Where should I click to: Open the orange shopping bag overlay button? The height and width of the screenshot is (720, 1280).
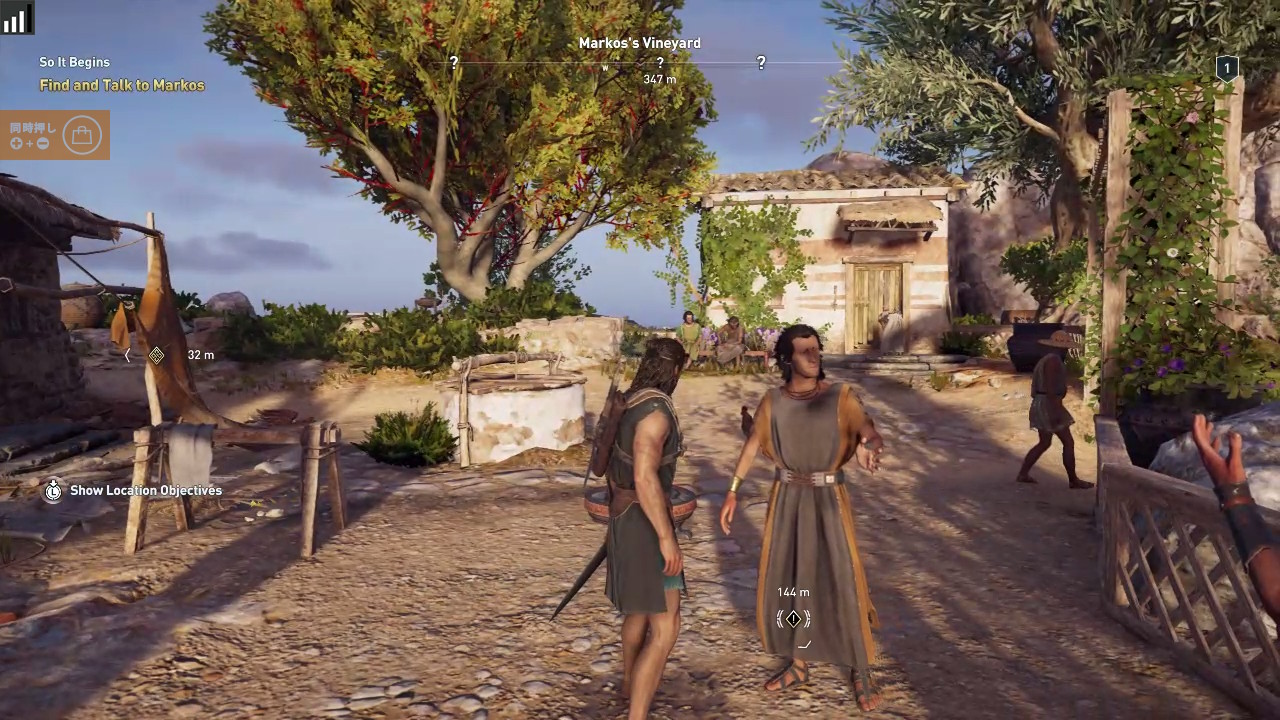tap(82, 135)
